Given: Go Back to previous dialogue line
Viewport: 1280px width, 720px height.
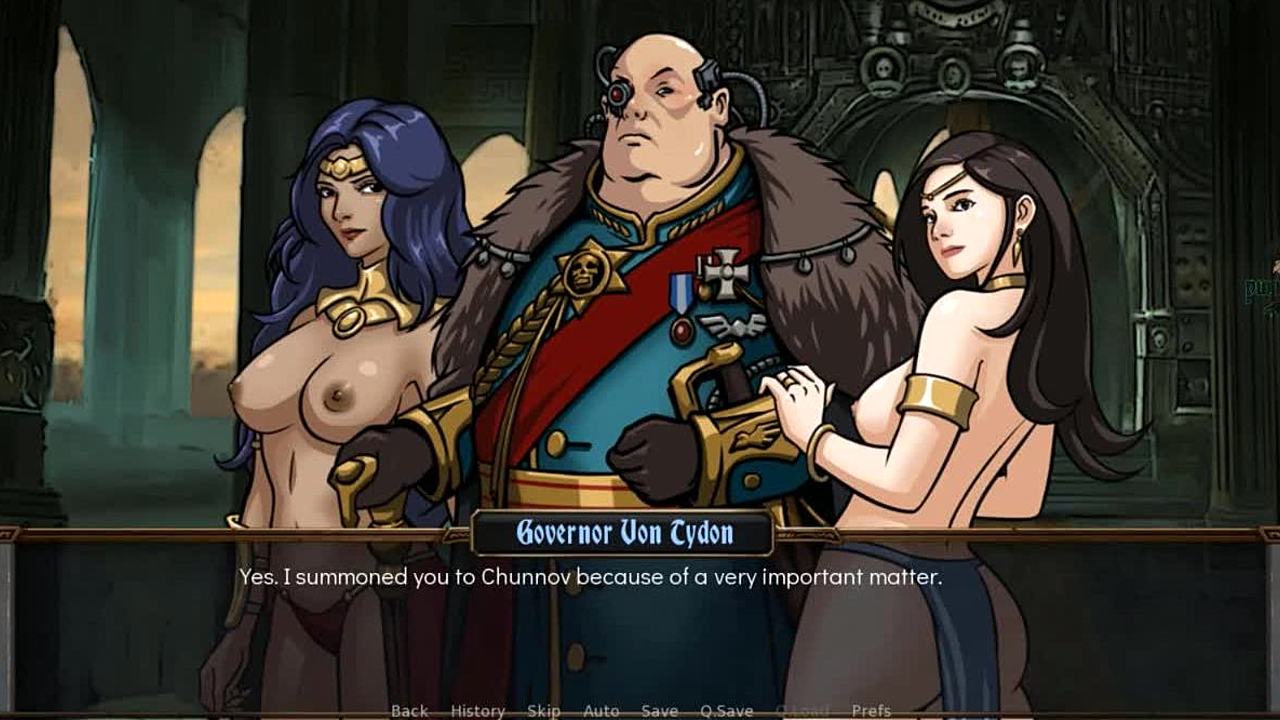Looking at the screenshot, I should [409, 711].
